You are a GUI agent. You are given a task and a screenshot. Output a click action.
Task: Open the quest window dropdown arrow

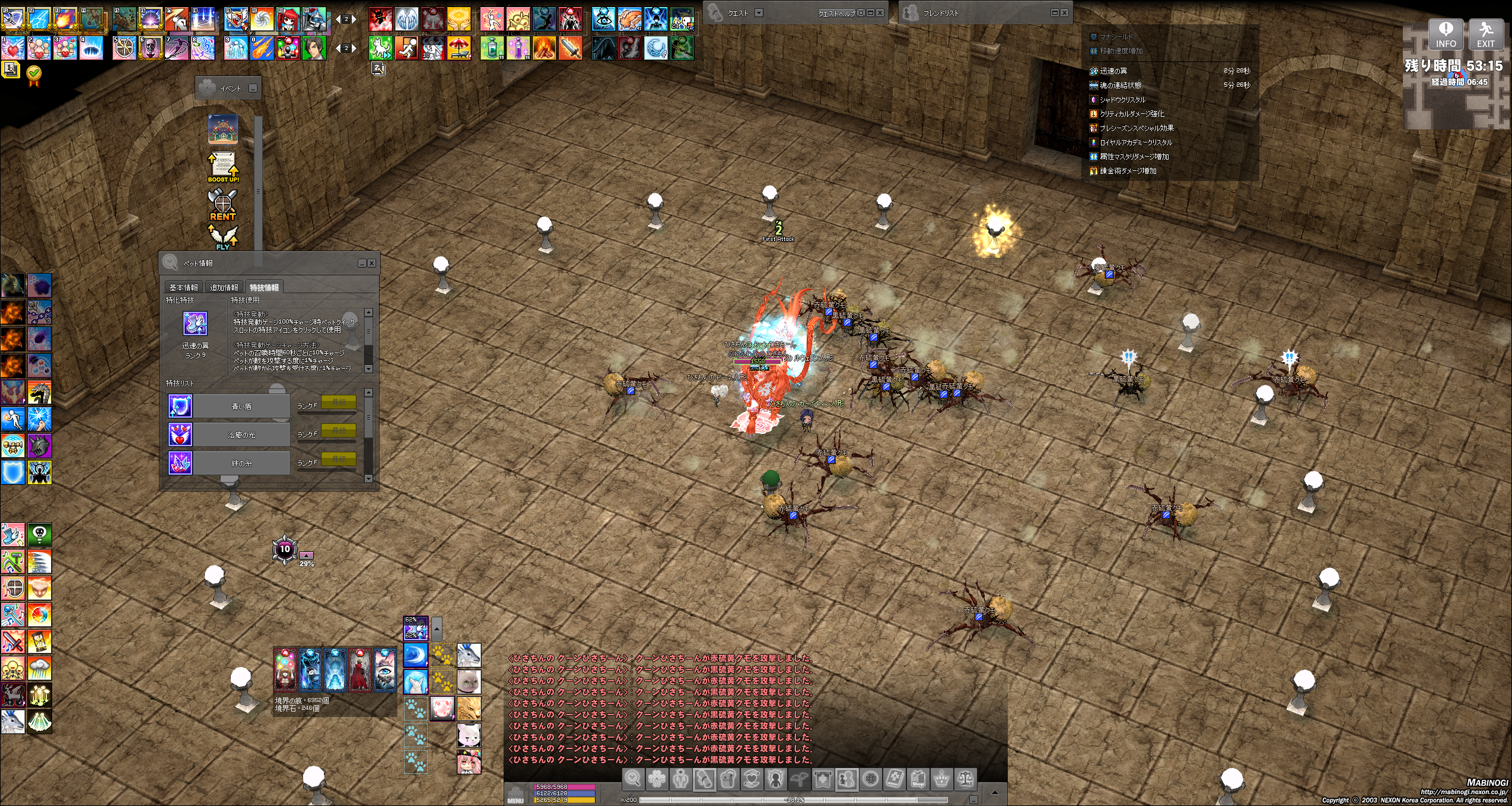click(x=759, y=12)
